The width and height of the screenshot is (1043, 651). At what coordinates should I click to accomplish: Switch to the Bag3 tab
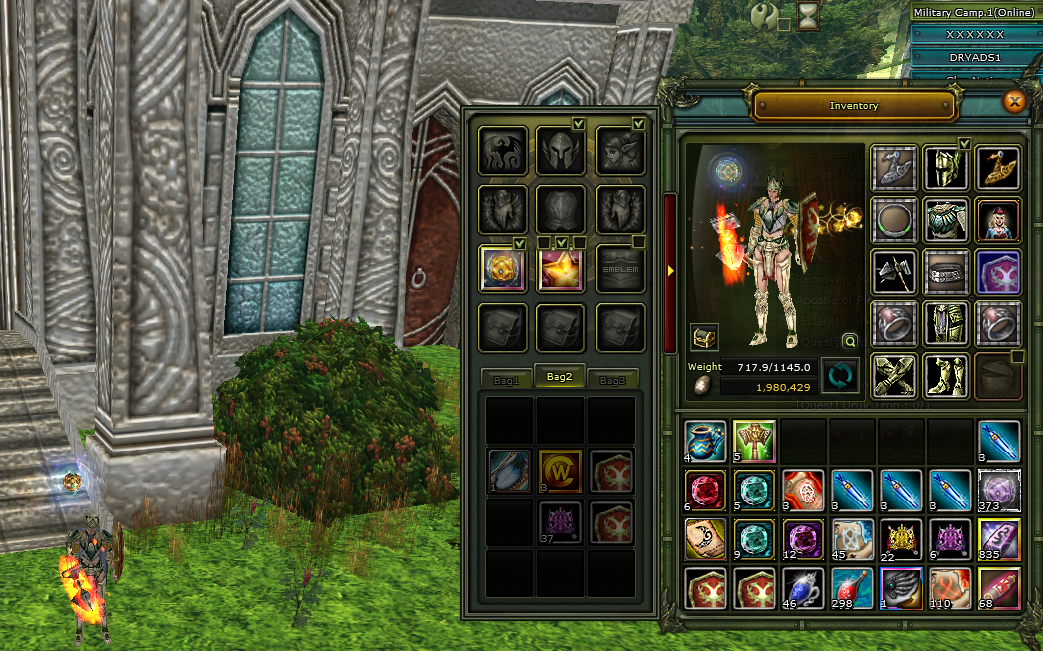pos(612,381)
